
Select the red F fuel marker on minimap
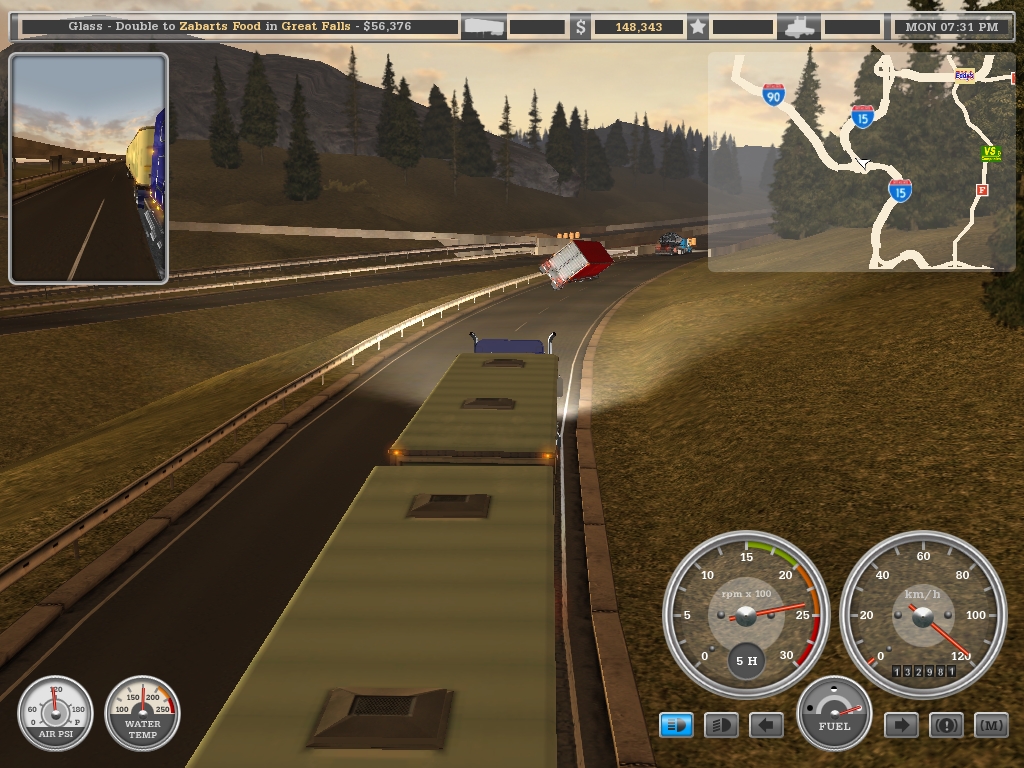click(x=982, y=189)
